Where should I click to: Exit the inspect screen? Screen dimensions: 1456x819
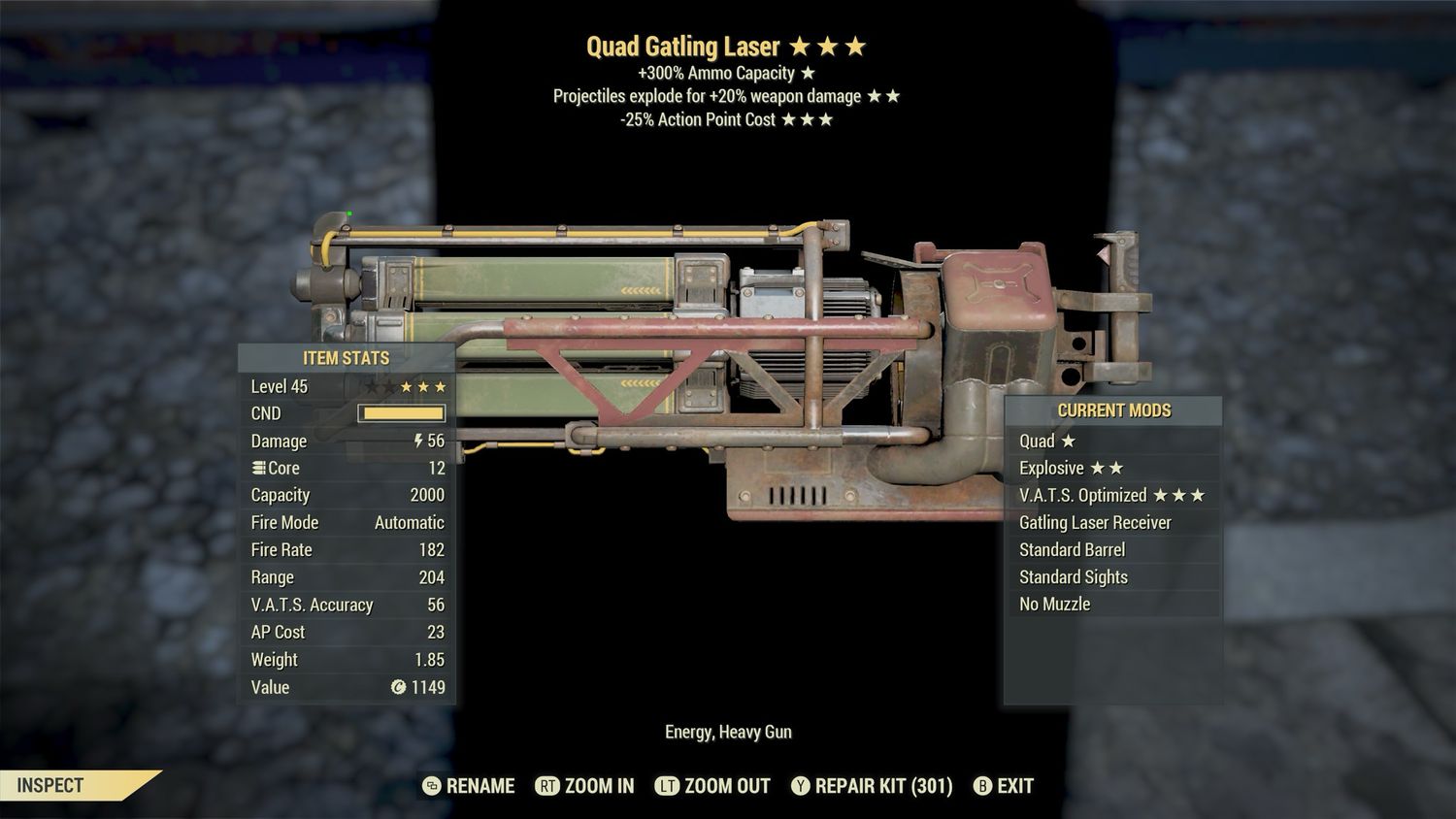[1004, 786]
